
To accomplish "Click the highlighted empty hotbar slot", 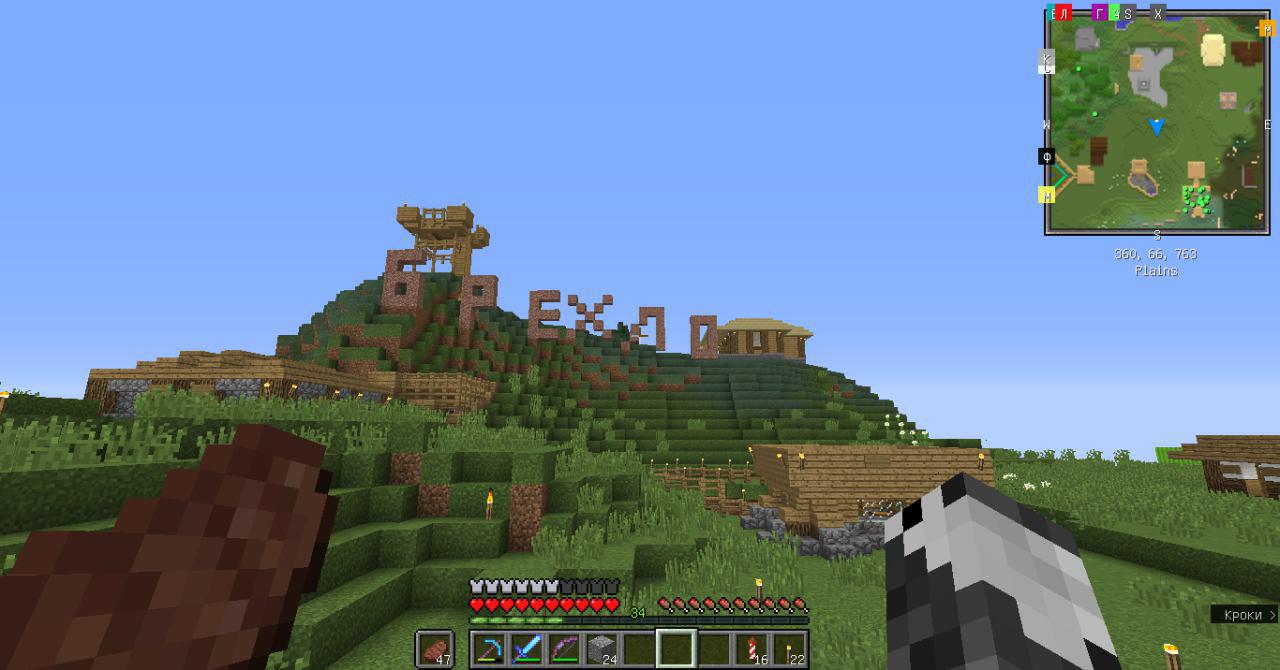I will (676, 649).
